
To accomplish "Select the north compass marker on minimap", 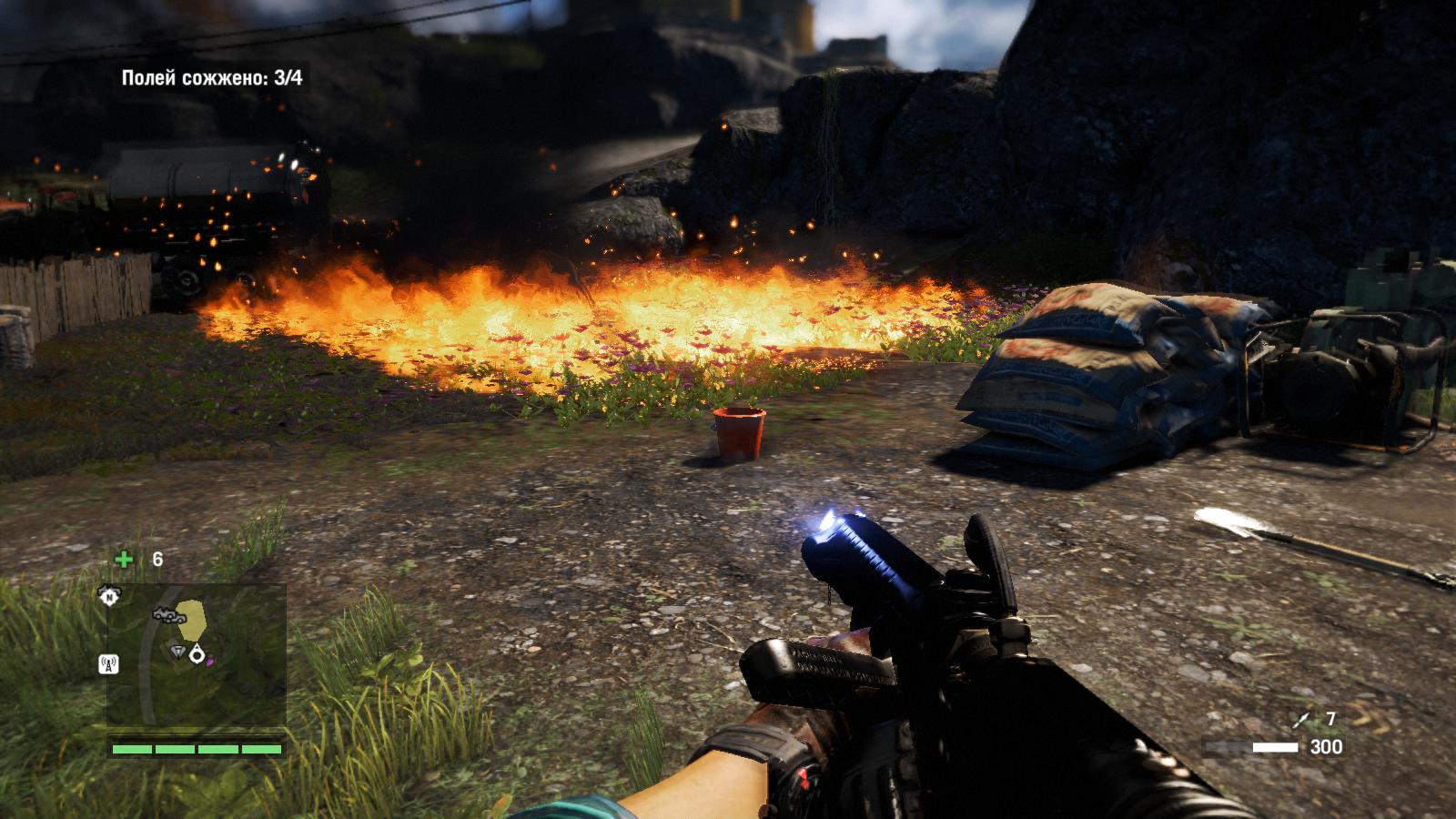I will coord(109,596).
